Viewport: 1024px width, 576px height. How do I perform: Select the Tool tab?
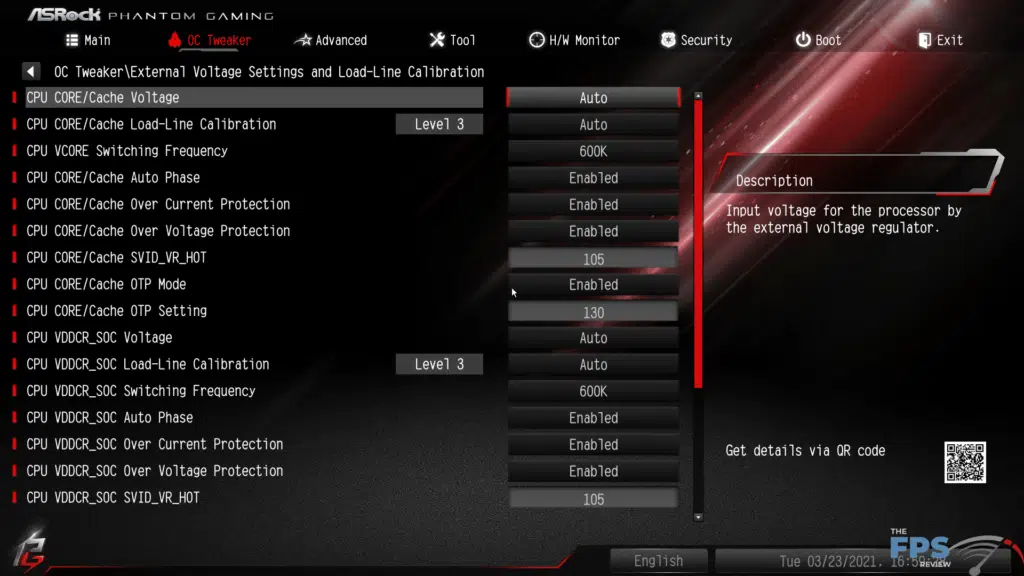pos(452,40)
